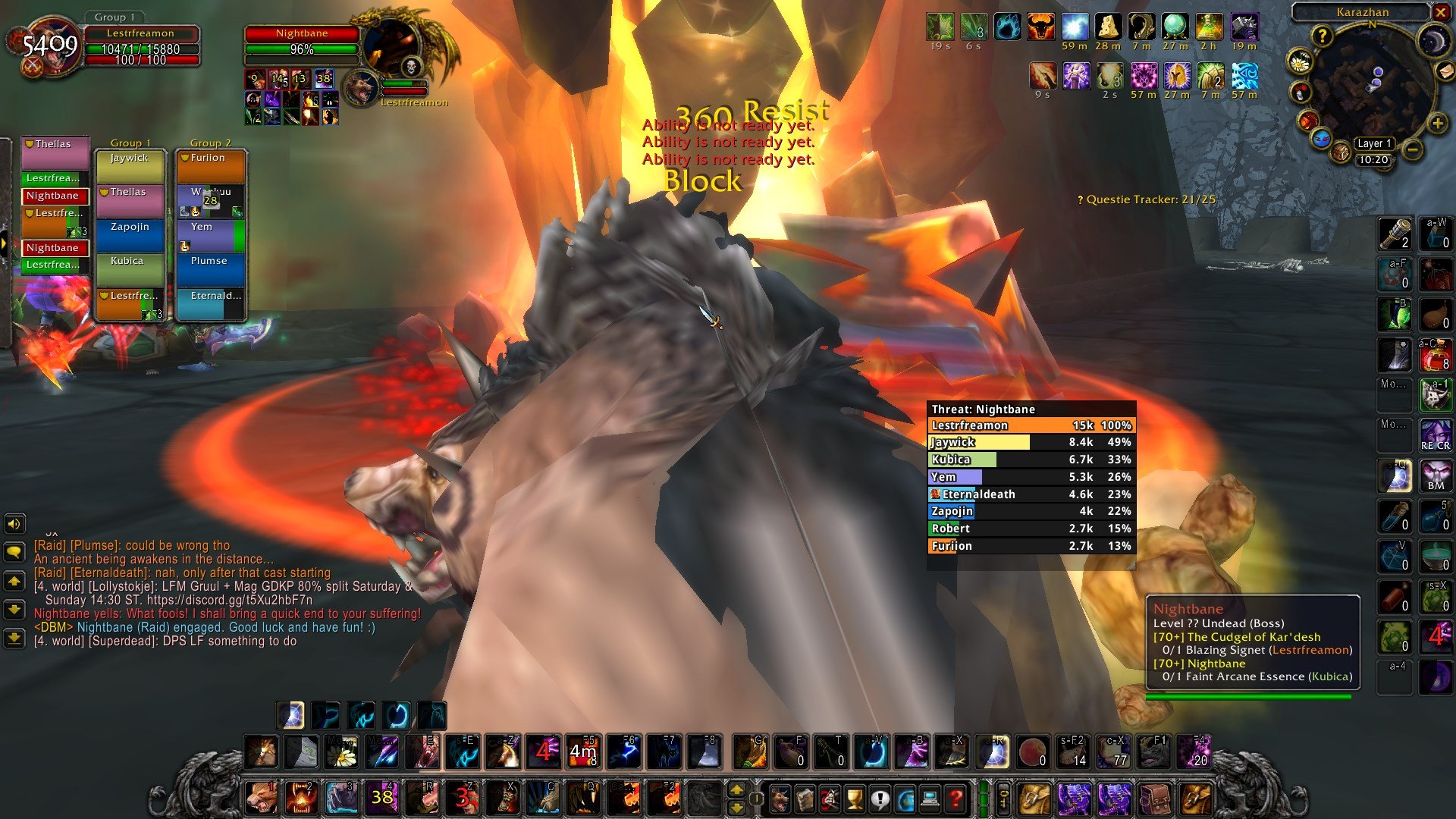Toggle the chat bubble icon

tap(13, 551)
